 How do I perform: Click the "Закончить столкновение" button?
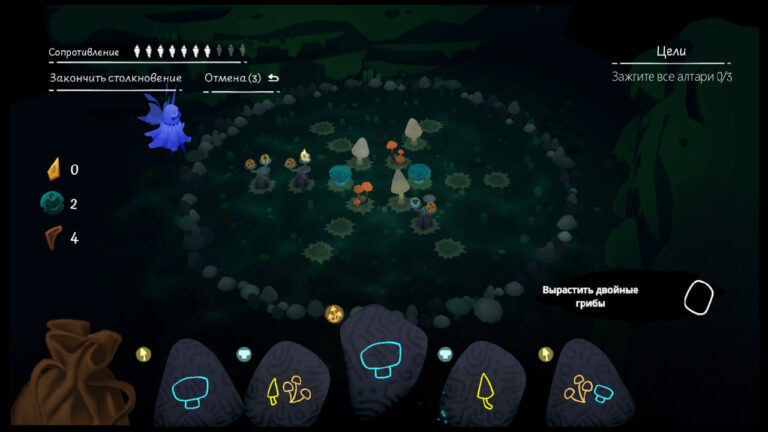tap(116, 78)
